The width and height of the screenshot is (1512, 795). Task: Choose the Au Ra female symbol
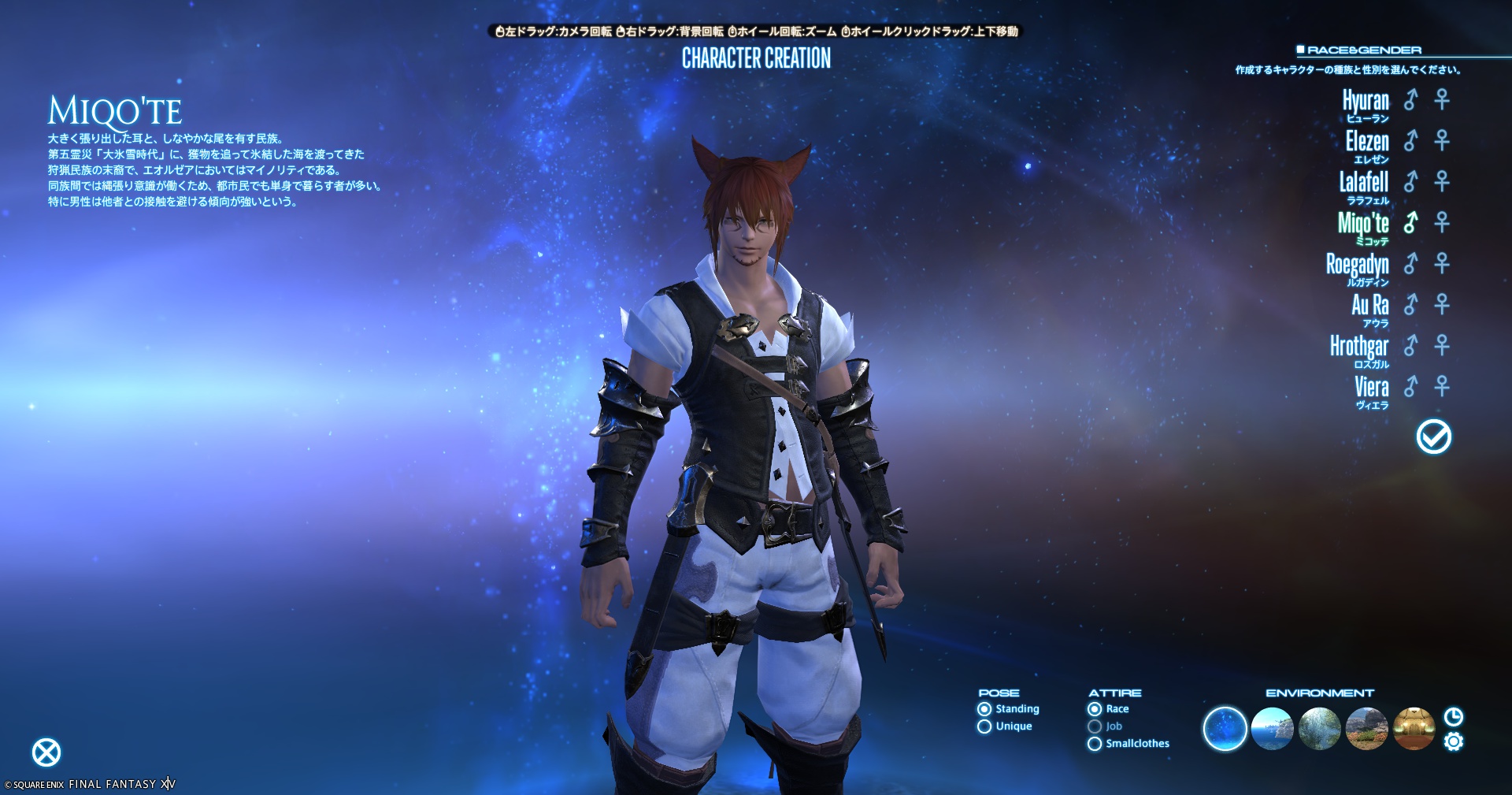pos(1442,305)
